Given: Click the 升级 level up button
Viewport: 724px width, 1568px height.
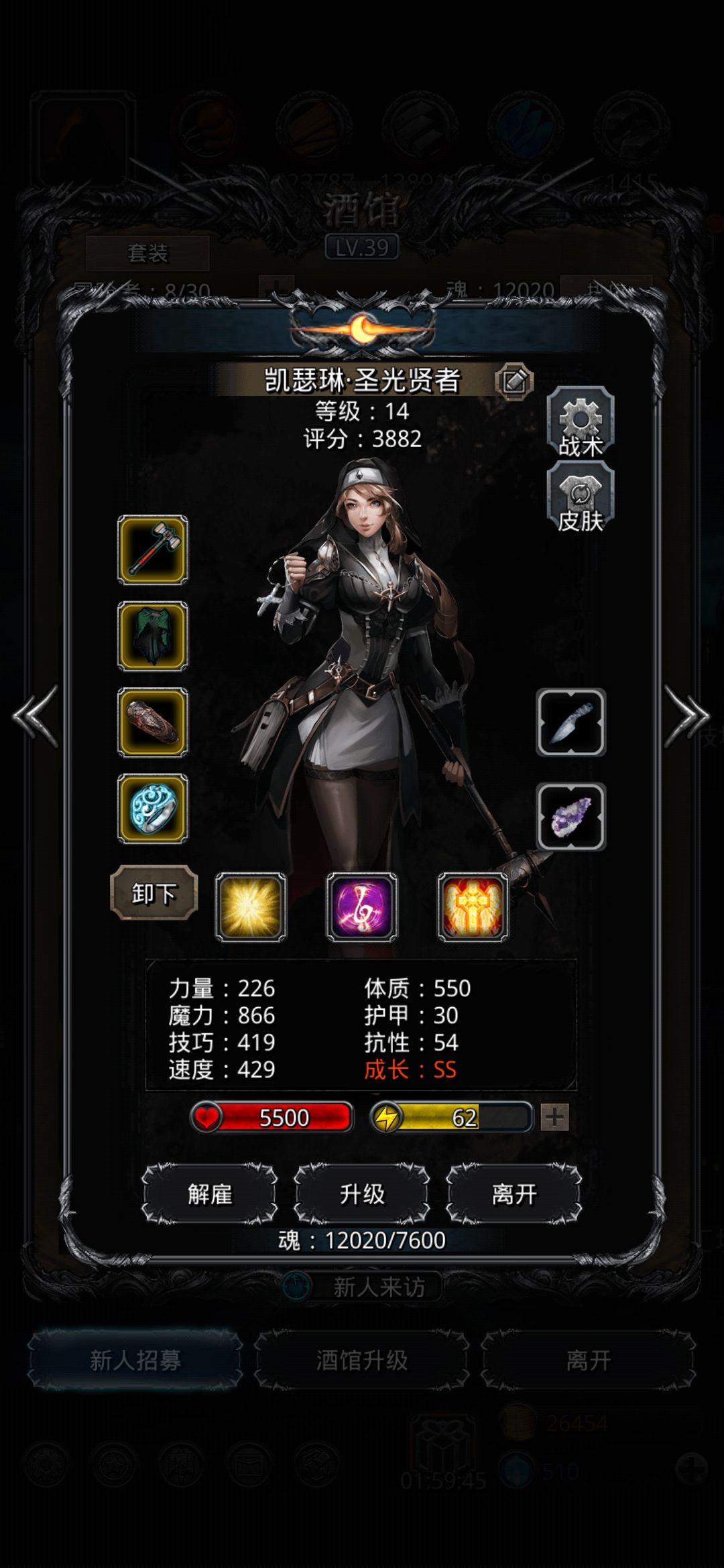Looking at the screenshot, I should (362, 1194).
